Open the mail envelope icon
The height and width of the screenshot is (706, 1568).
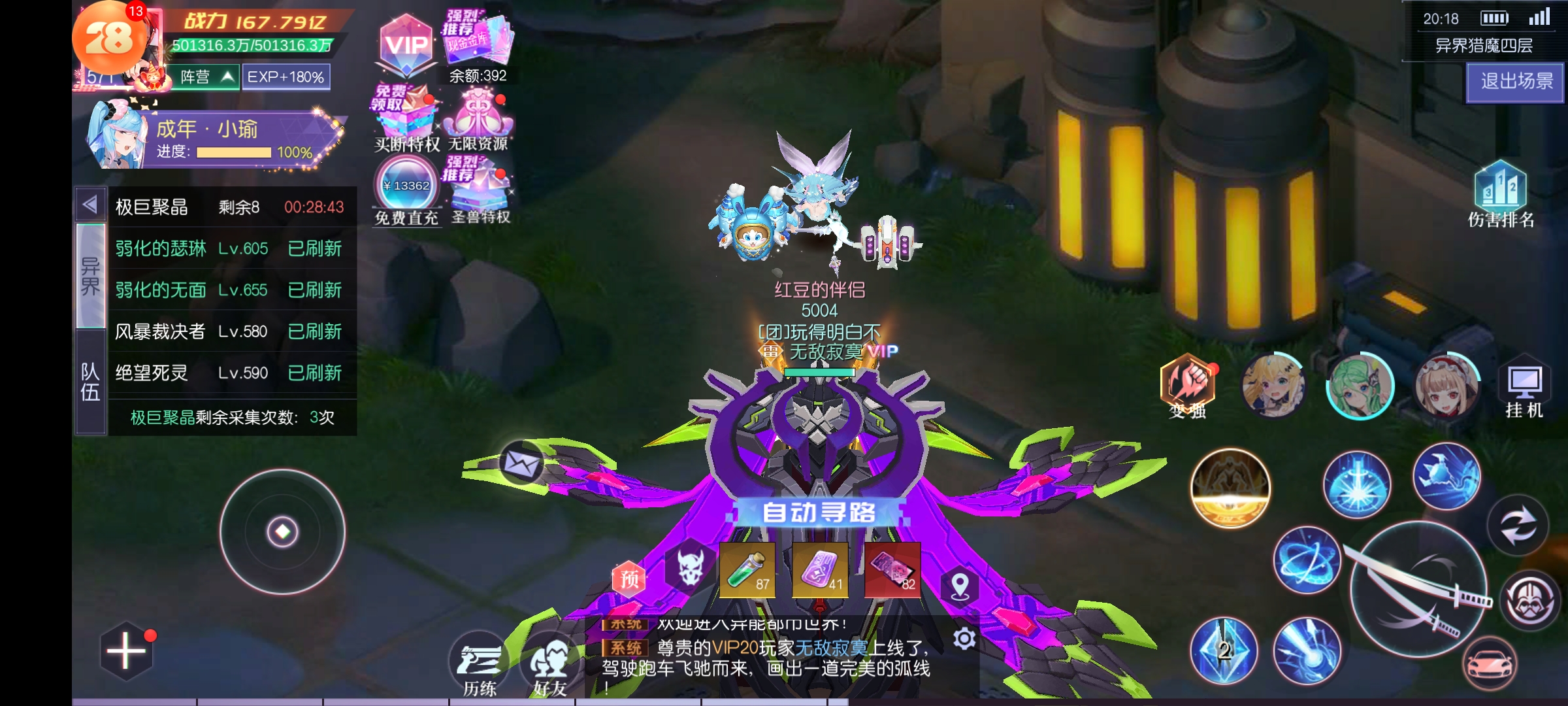tap(521, 463)
